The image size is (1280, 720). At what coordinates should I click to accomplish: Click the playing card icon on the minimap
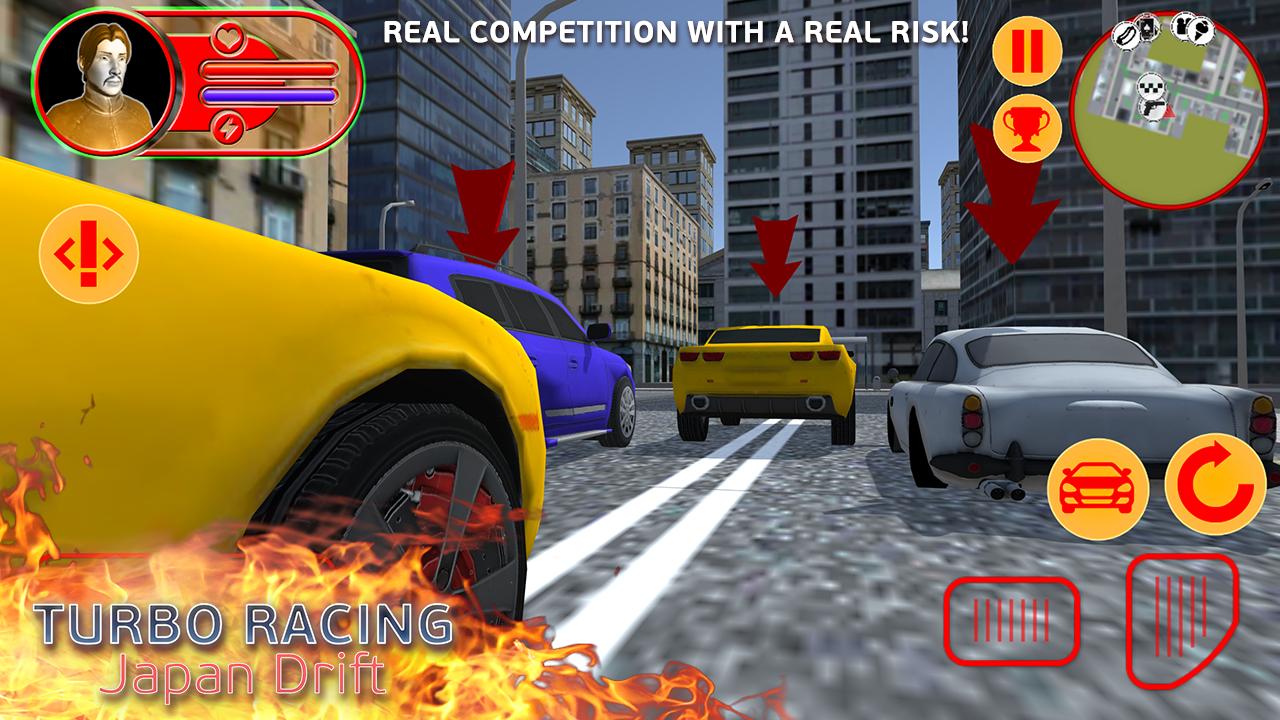[x=1147, y=29]
